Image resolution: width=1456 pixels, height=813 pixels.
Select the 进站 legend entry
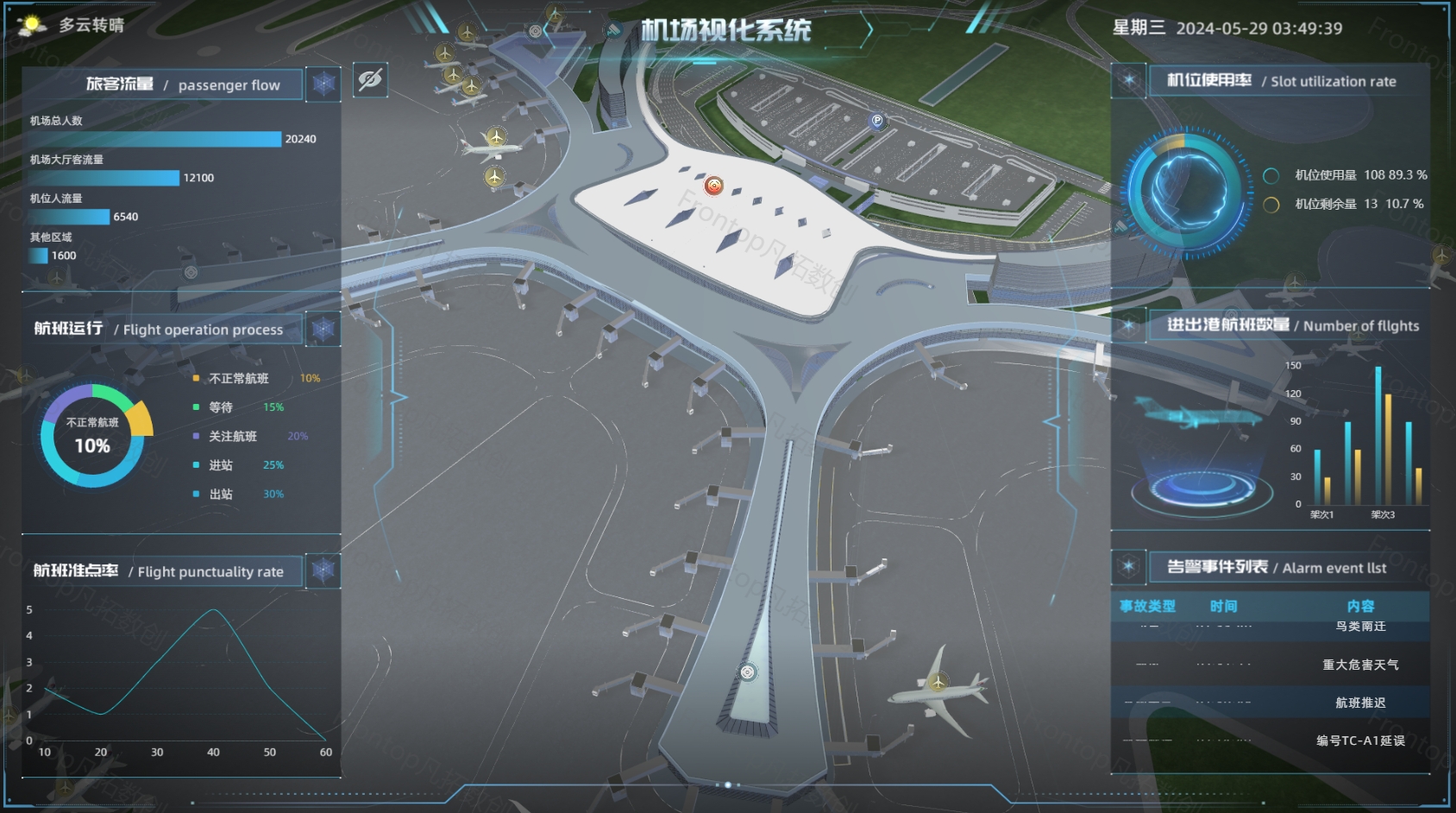click(221, 465)
